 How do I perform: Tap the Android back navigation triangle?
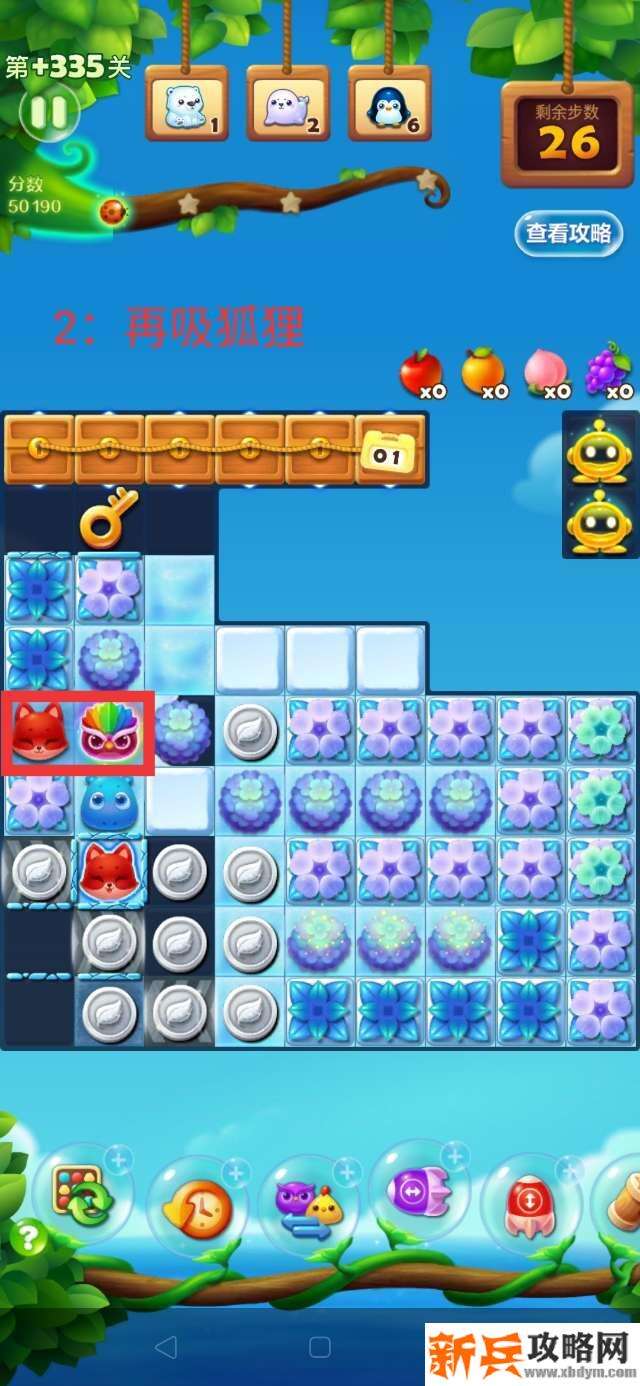coord(166,1346)
